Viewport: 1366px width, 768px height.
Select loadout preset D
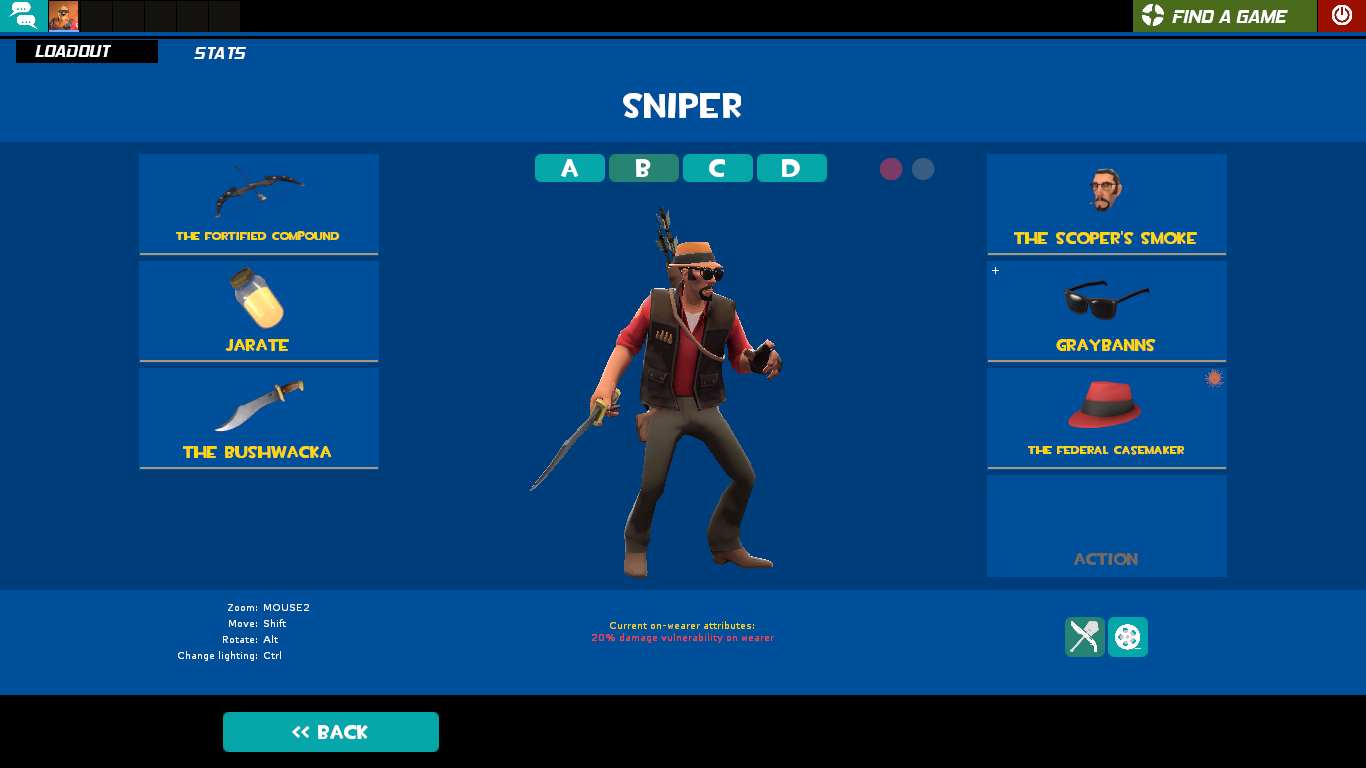(791, 168)
